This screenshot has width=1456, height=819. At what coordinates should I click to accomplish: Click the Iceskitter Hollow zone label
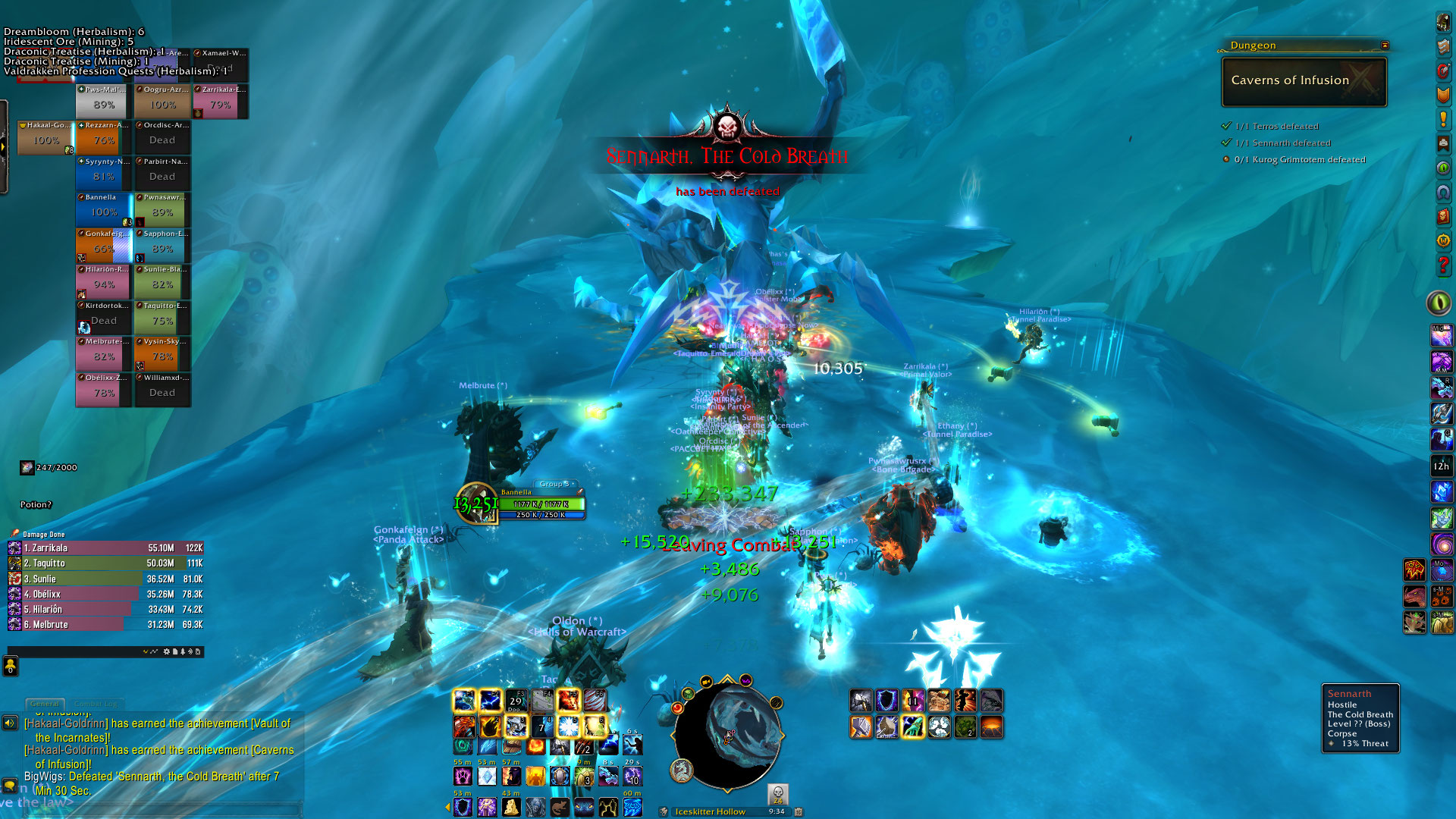(x=710, y=811)
